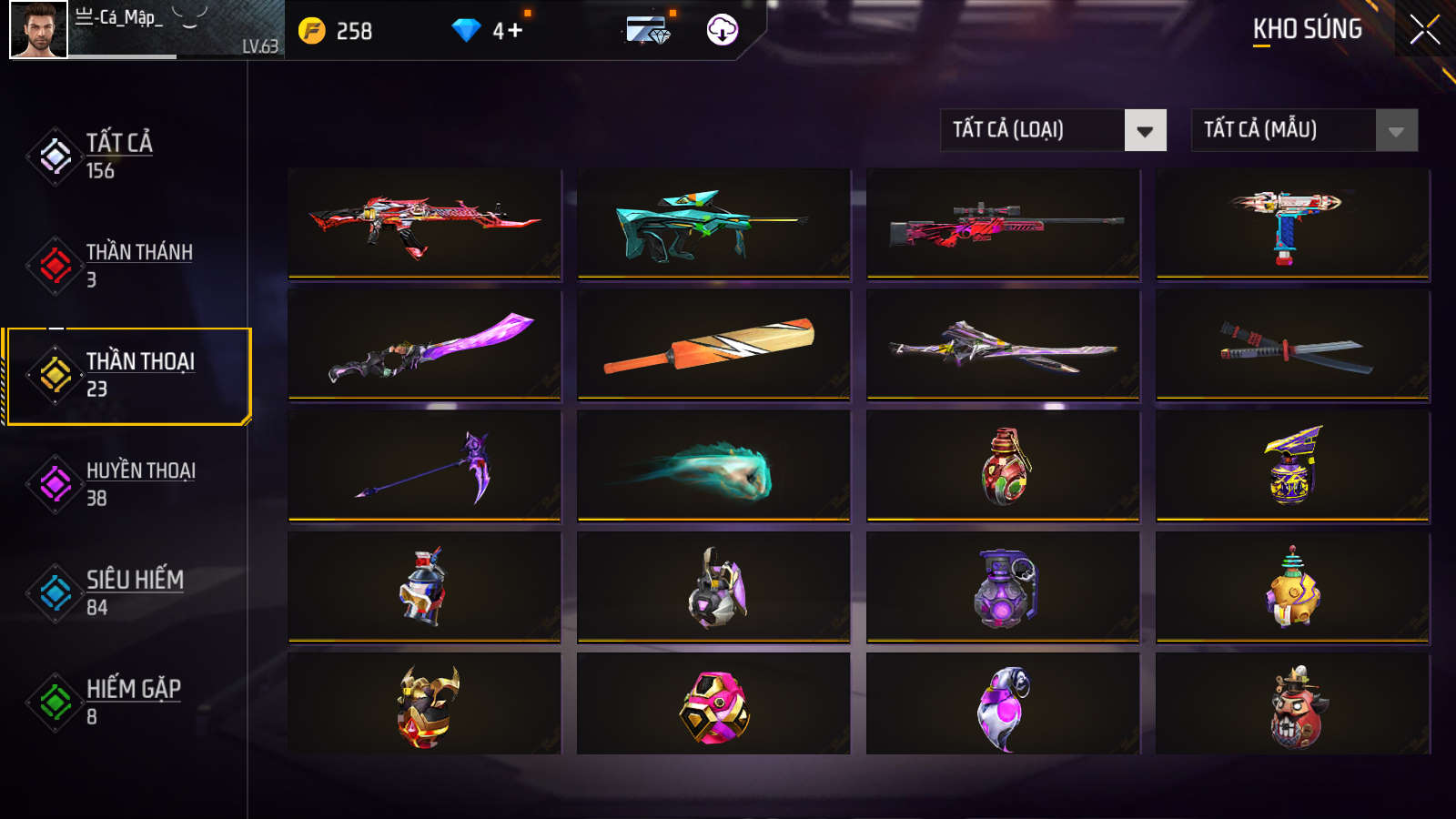Switch to the Tất Cả rarity tab
Screen dimensions: 1456x819
pyautogui.click(x=118, y=156)
